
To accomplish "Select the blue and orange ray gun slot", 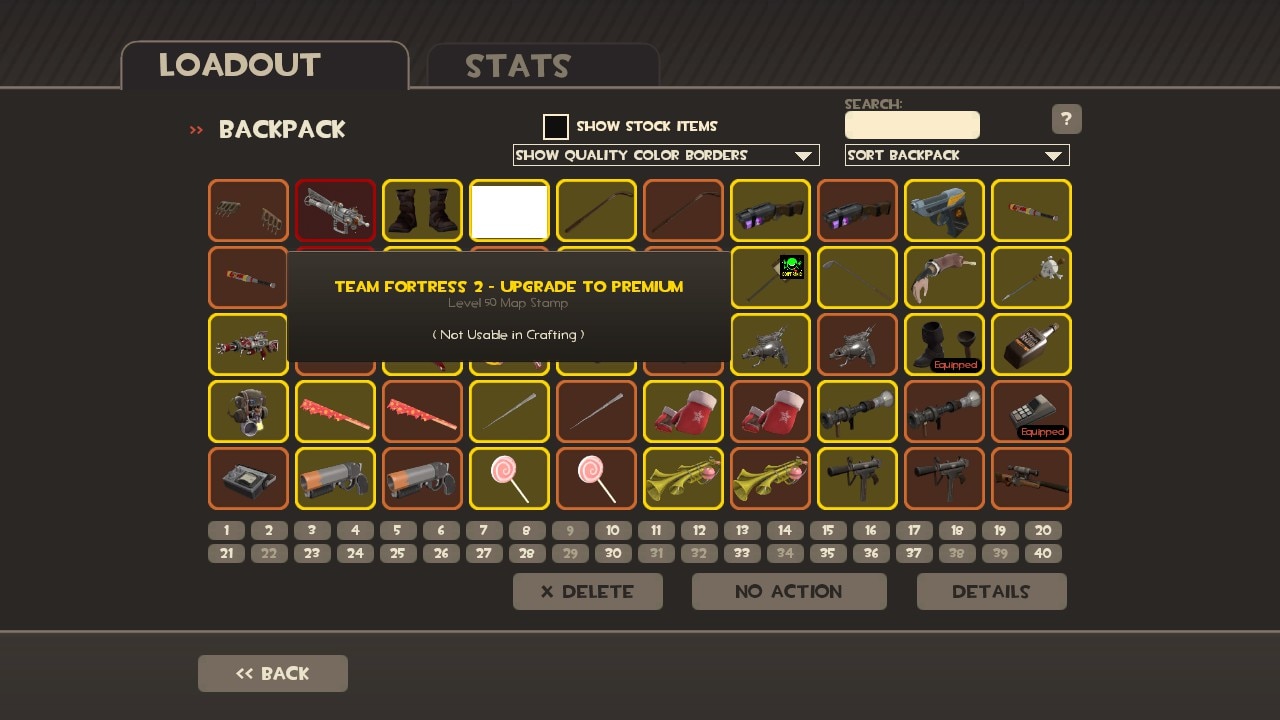I will (x=944, y=210).
